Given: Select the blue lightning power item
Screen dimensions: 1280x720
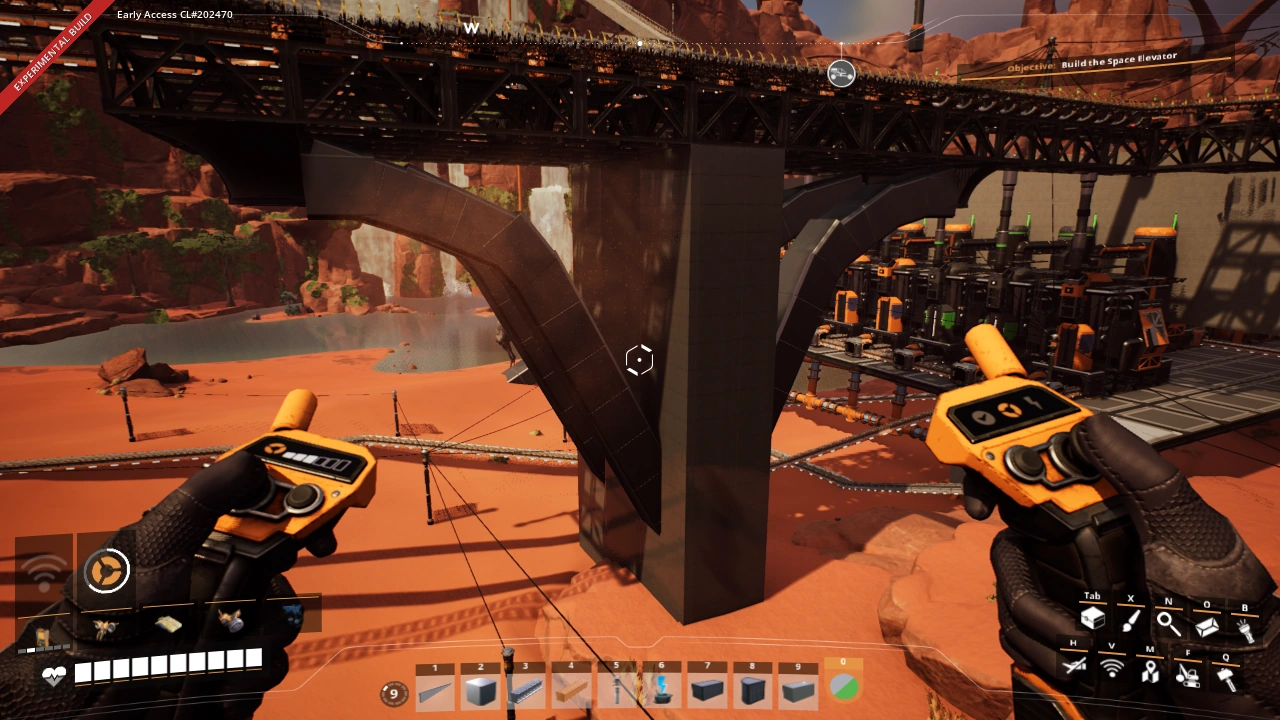Looking at the screenshot, I should point(661,689).
